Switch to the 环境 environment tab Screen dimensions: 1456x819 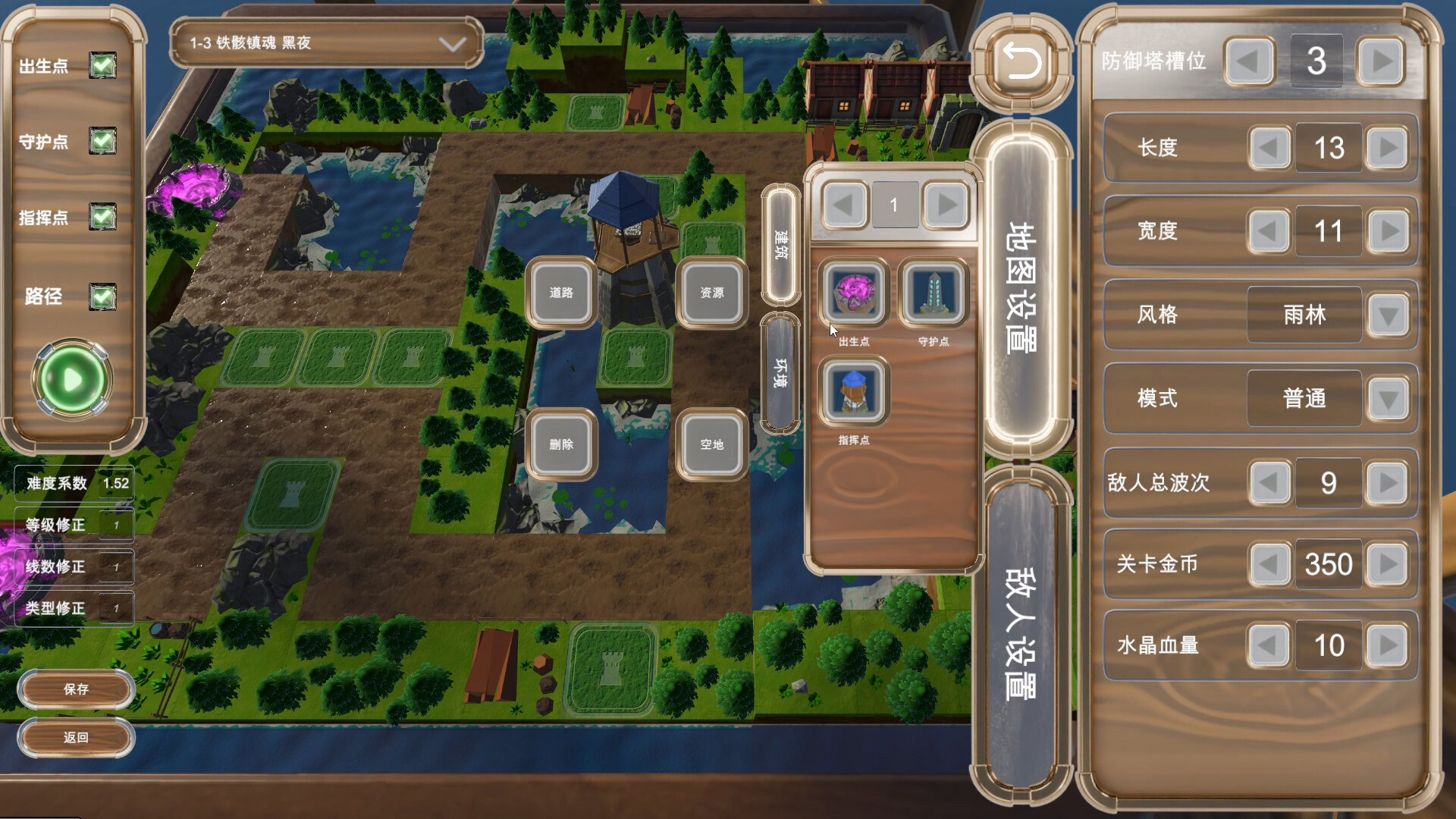point(780,372)
